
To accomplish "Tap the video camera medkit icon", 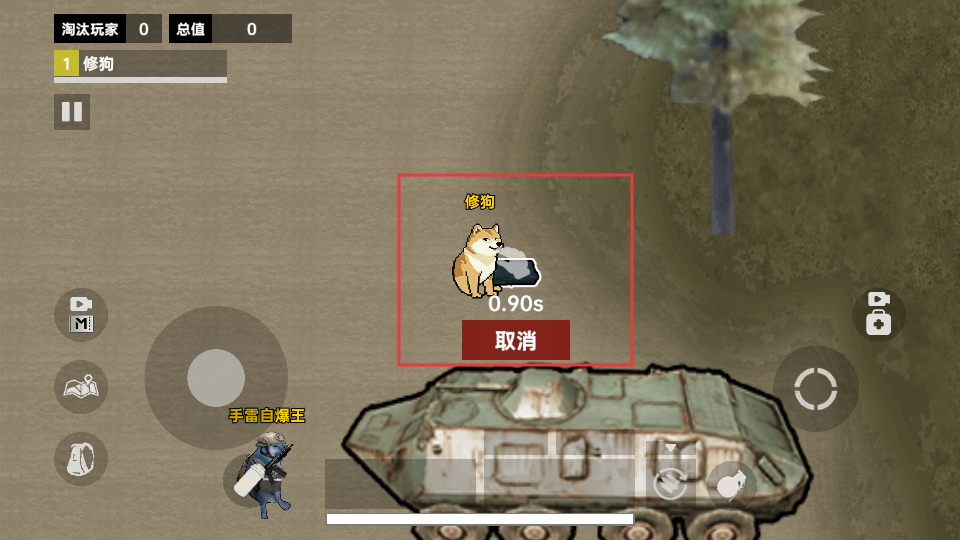I will coord(878,314).
